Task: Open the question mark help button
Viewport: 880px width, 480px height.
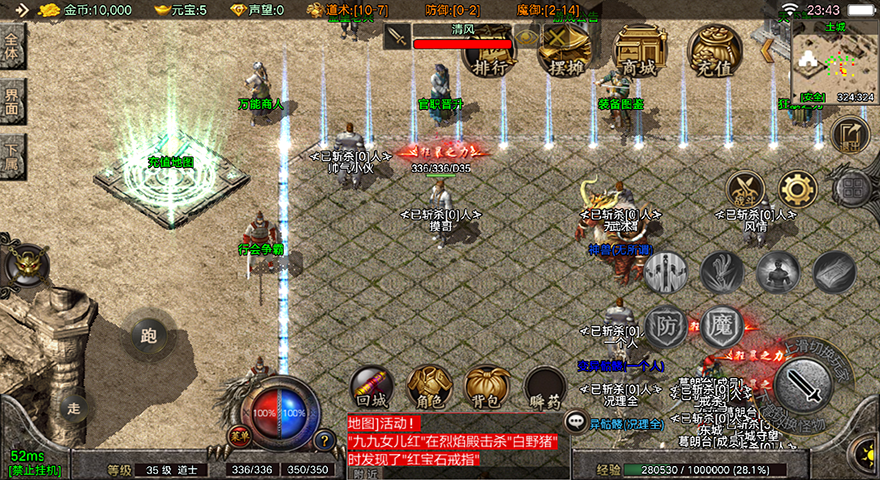Action: [324, 438]
